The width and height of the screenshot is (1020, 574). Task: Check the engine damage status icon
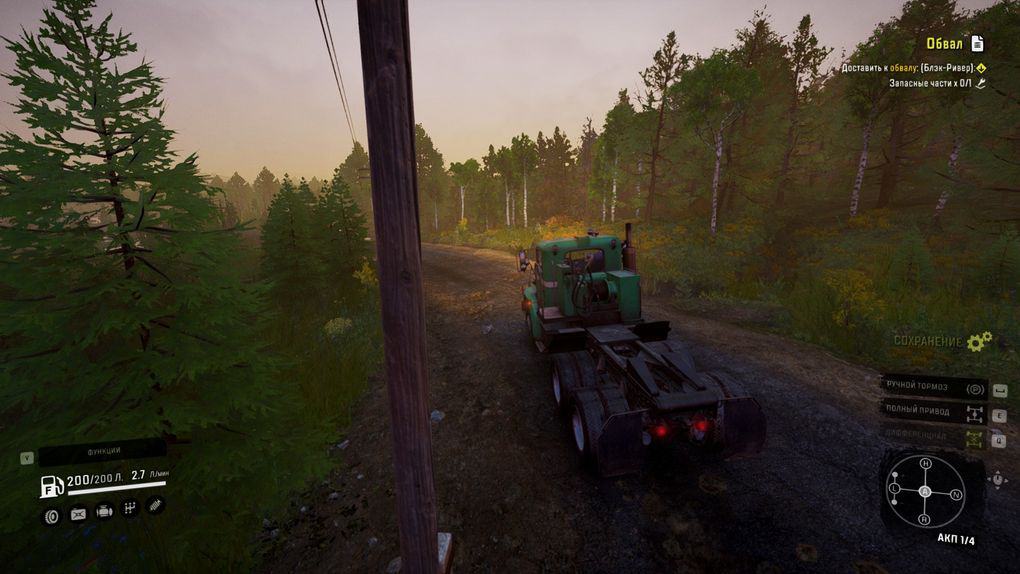(x=104, y=512)
